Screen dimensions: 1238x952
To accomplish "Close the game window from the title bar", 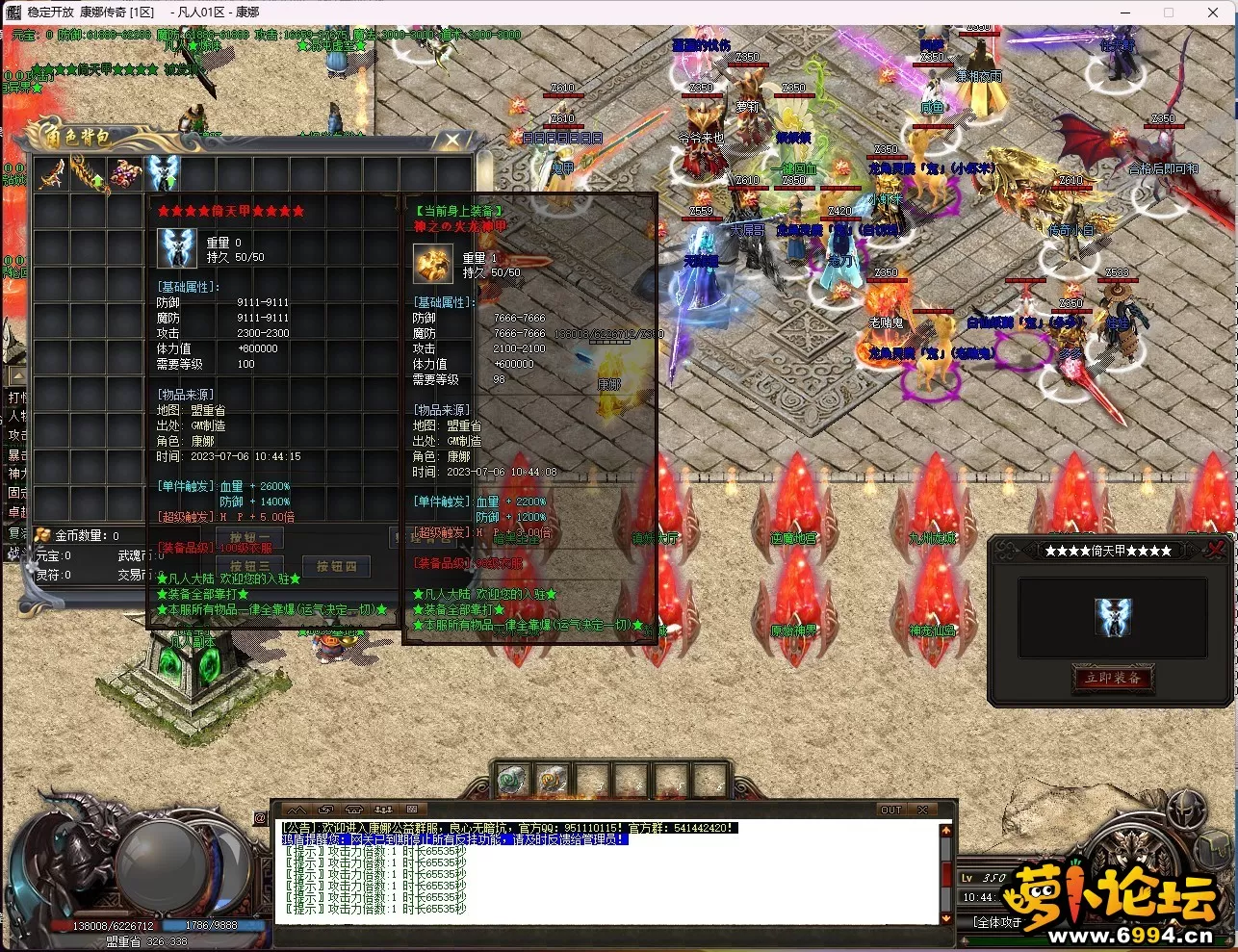I will (x=1213, y=13).
